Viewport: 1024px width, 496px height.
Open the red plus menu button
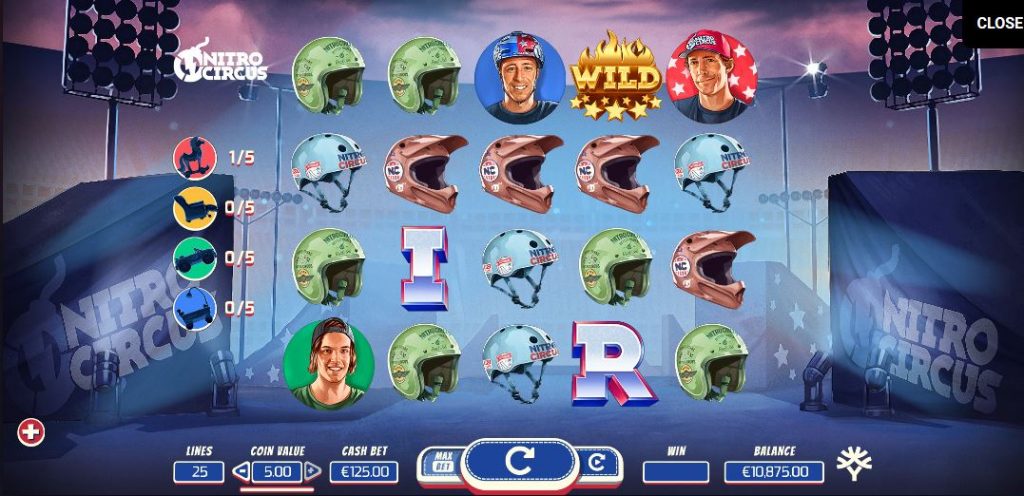coord(32,432)
